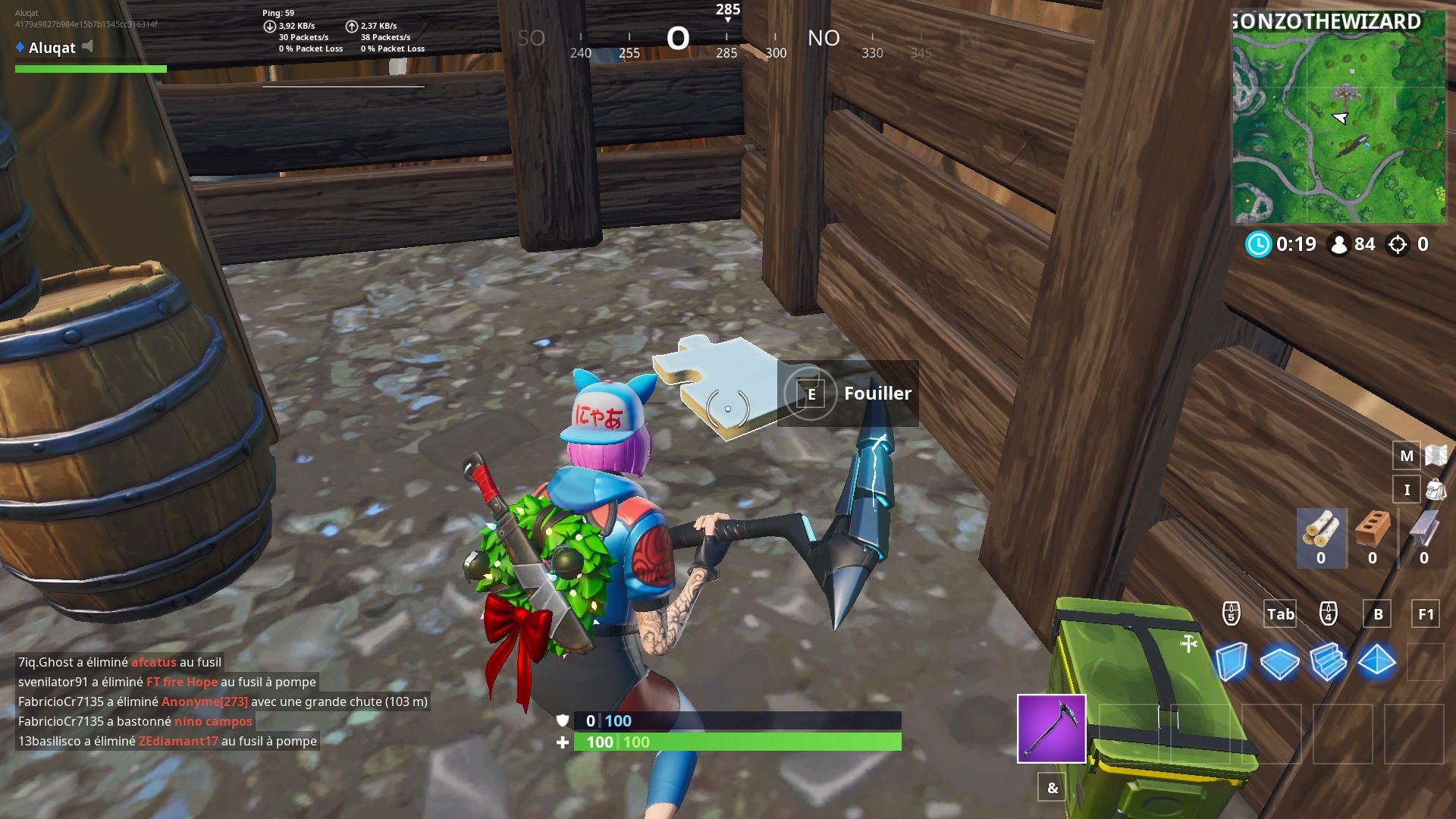This screenshot has height=819, width=1456.
Task: Click the eliminations crosshair icon near the timer
Action: [x=1395, y=244]
